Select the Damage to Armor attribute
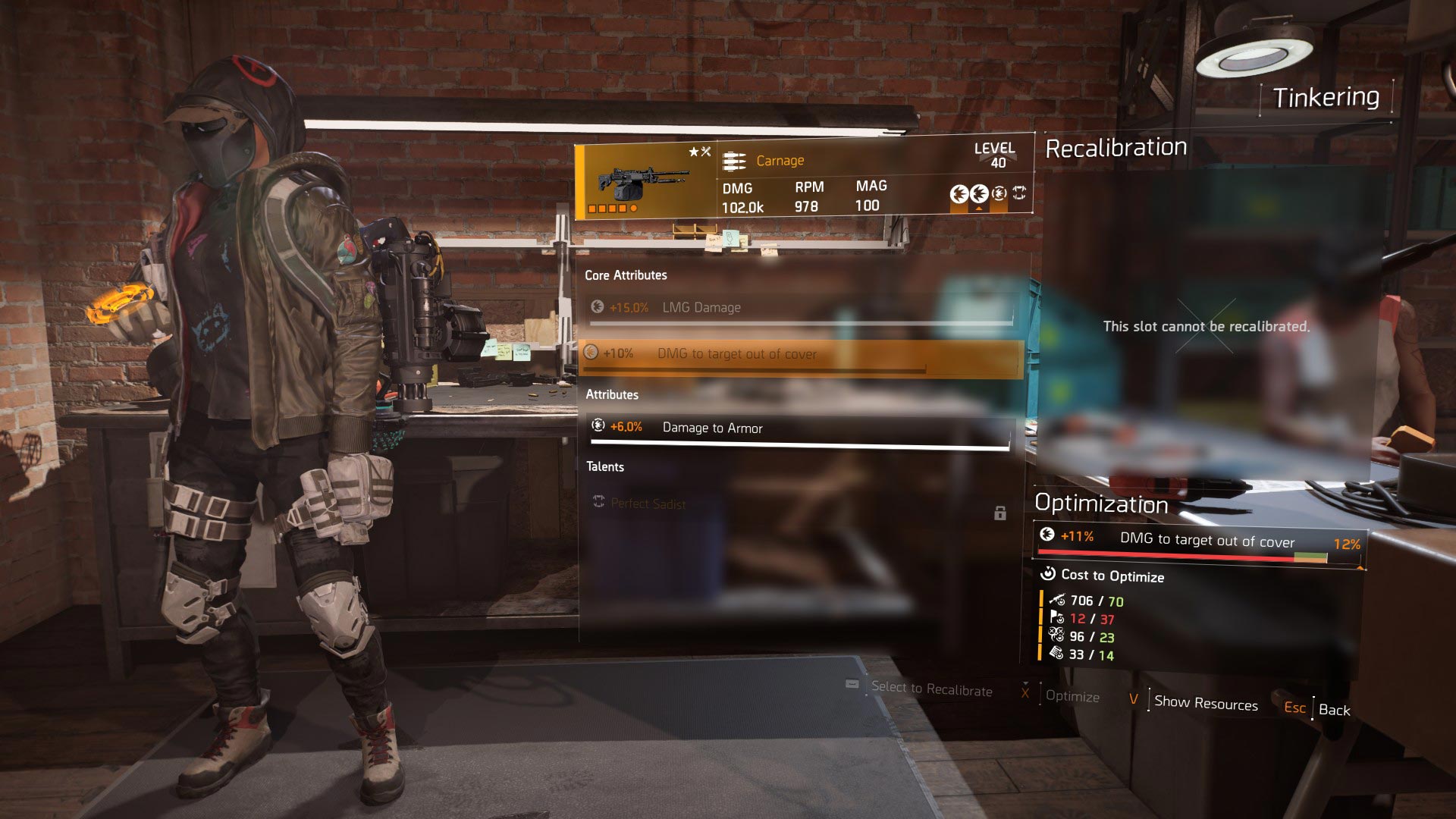Viewport: 1456px width, 819px height. [800, 428]
